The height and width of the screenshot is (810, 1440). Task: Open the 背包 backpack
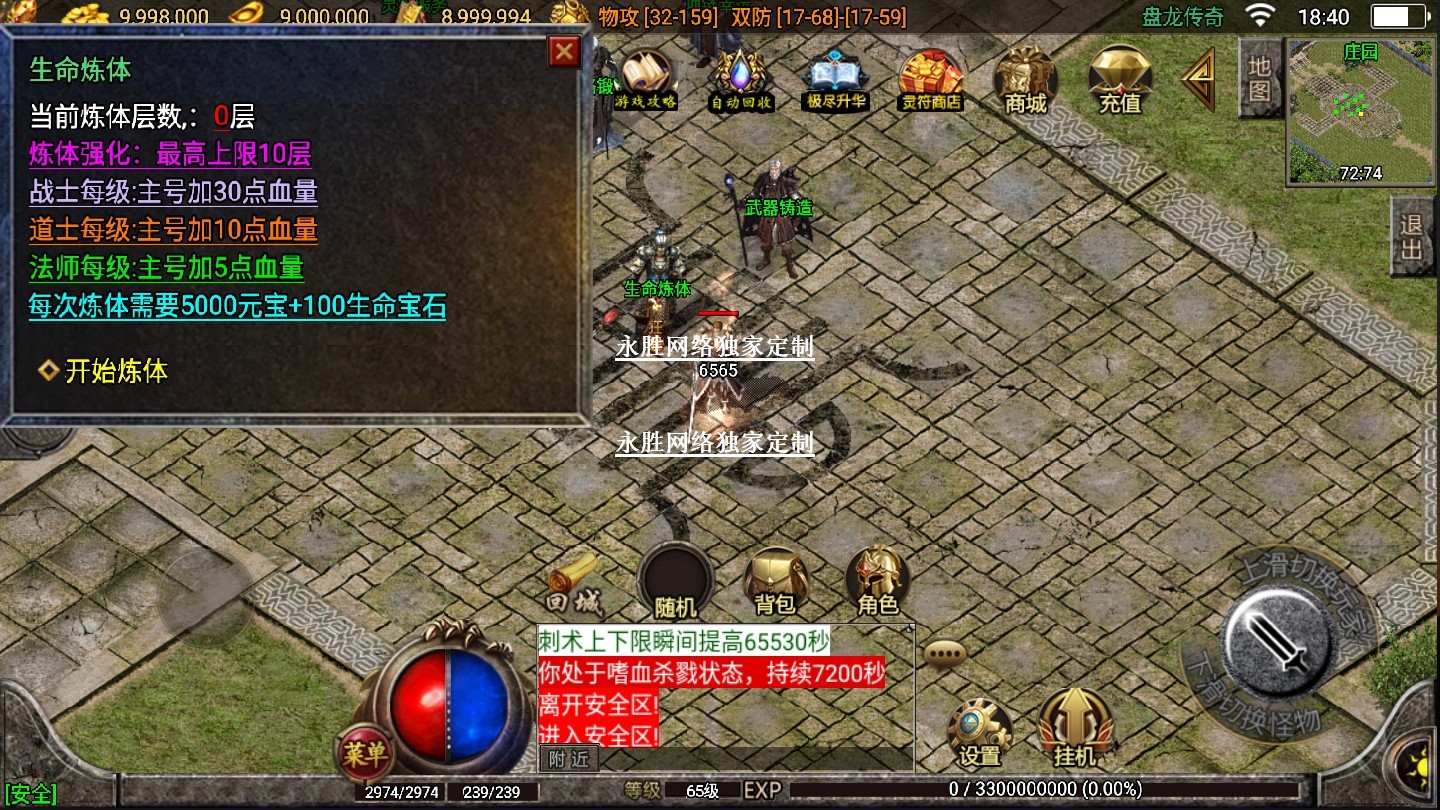pos(775,581)
